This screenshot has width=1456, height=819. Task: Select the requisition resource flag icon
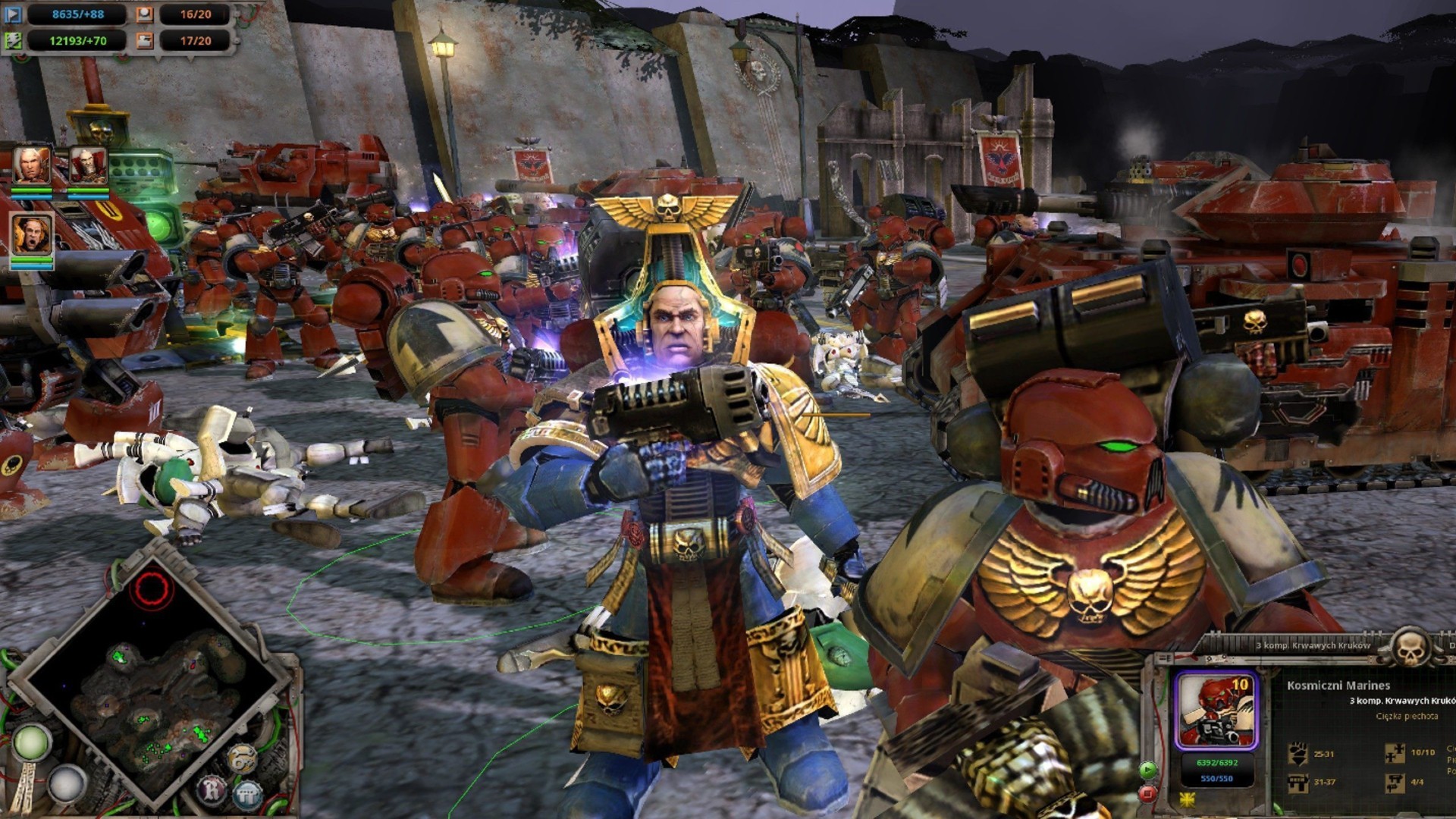coord(14,15)
